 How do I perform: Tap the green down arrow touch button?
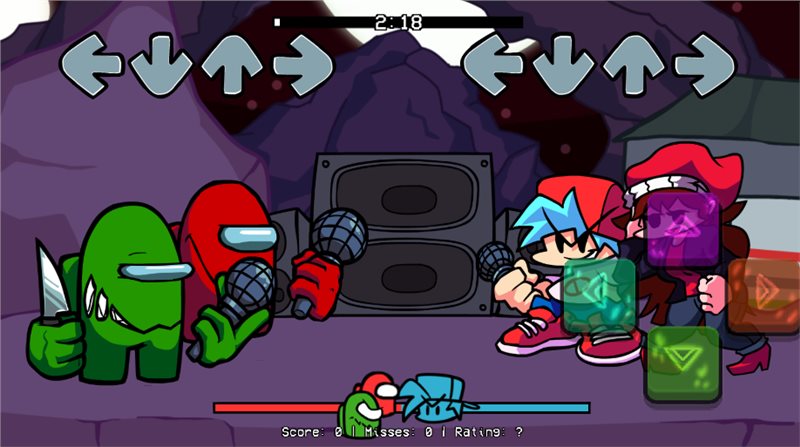pos(682,362)
